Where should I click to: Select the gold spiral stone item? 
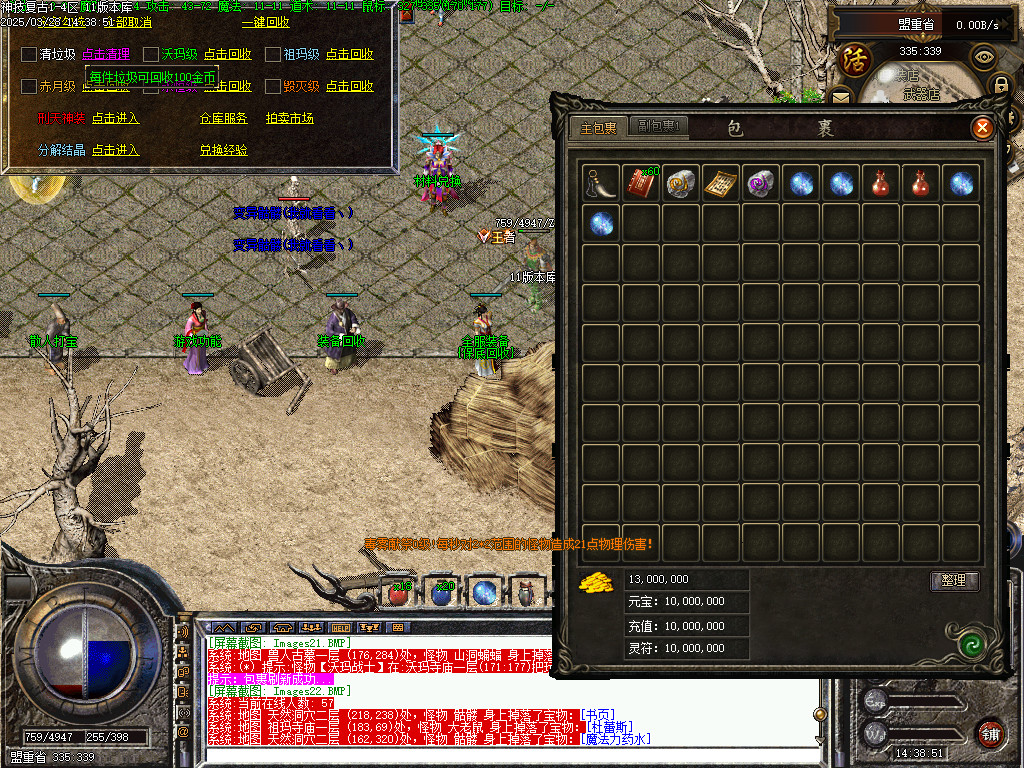(x=680, y=183)
